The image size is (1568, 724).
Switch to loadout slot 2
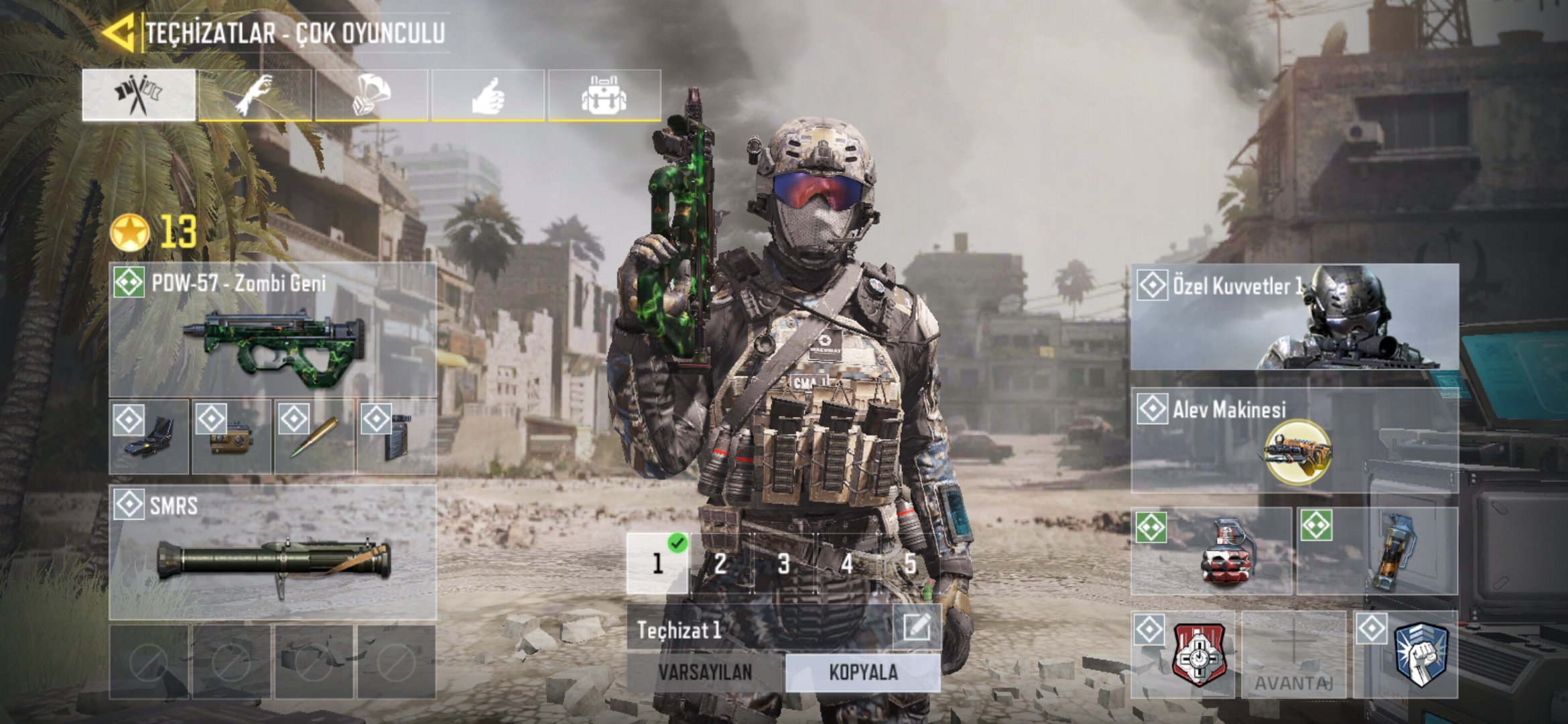720,564
